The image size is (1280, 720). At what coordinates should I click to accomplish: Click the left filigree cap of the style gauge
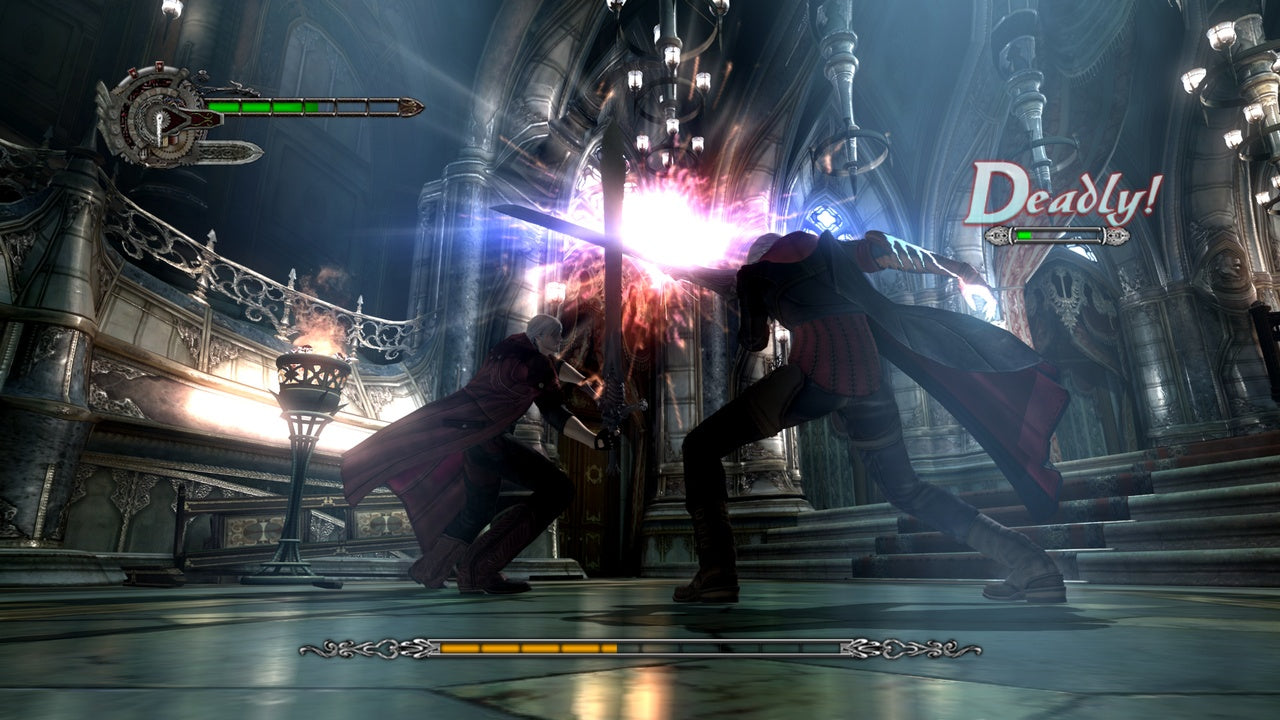click(997, 236)
